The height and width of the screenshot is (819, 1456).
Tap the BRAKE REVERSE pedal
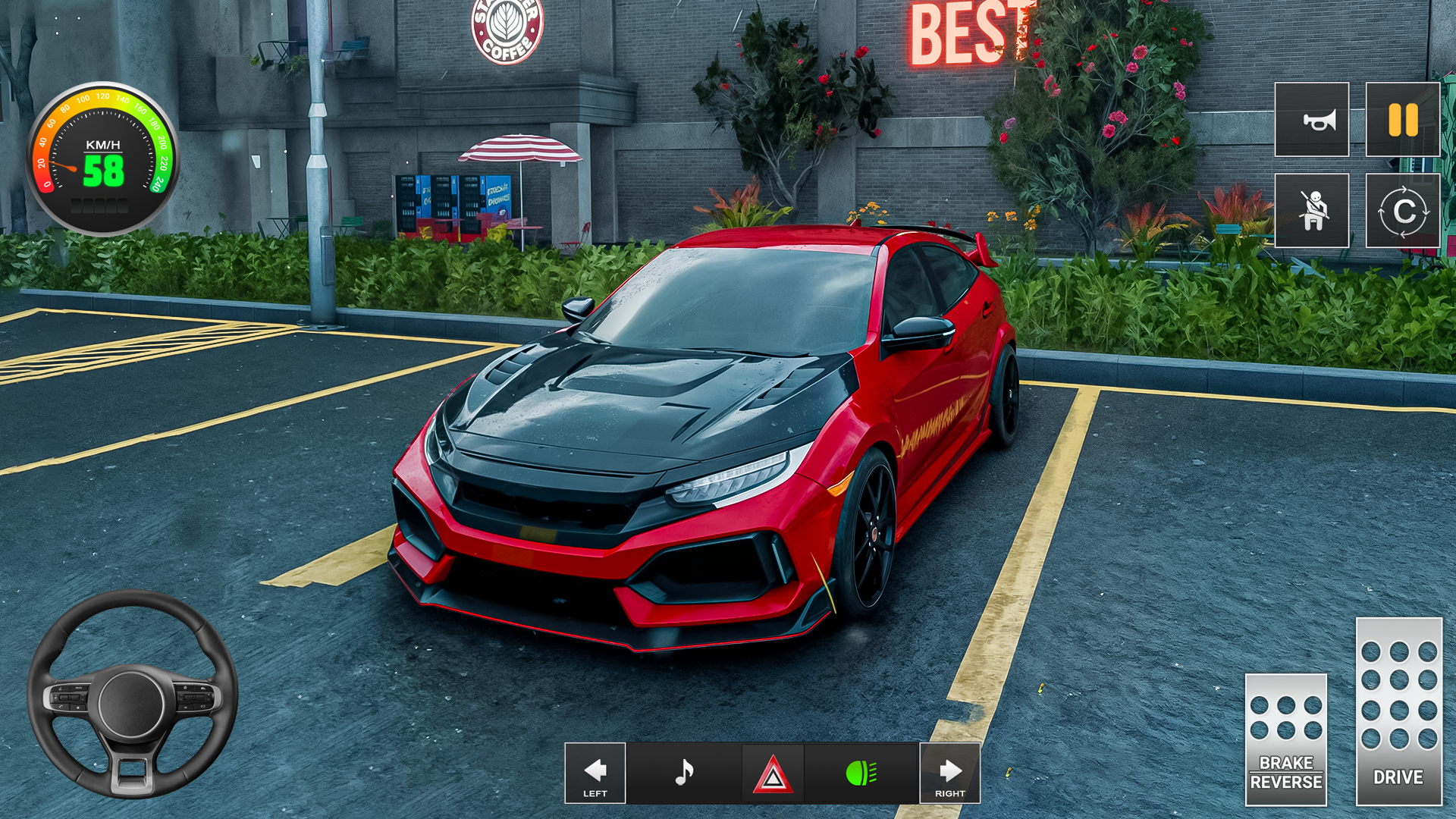point(1285,739)
